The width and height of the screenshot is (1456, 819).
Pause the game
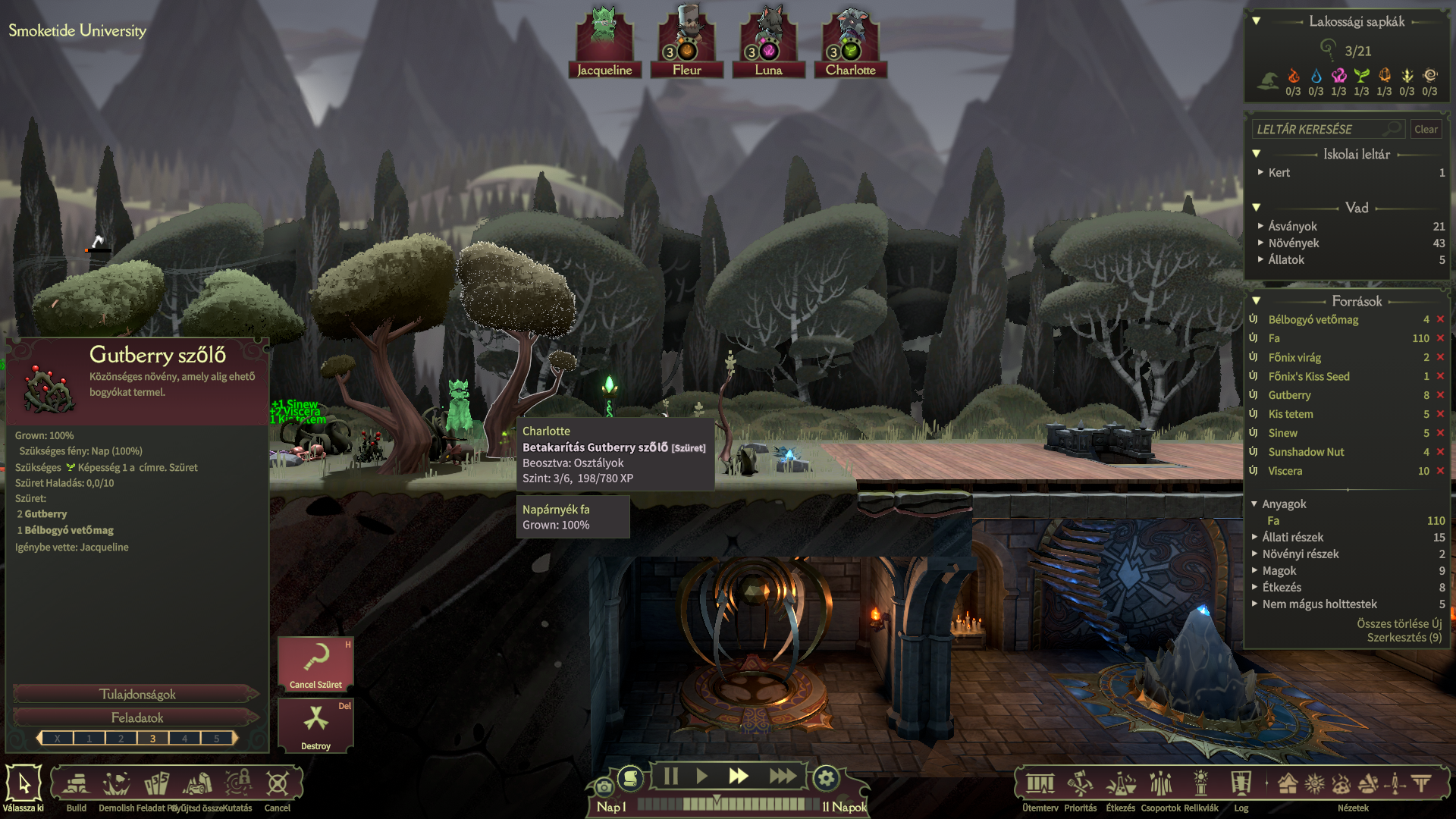coord(670,777)
